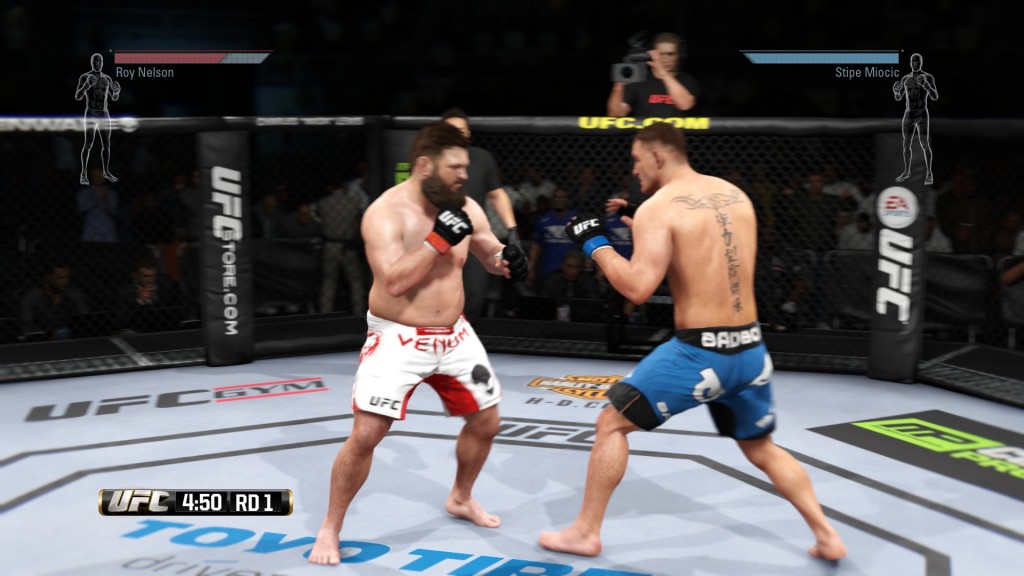
Task: Select Stipe Miocic's body damage figure
Action: (x=915, y=116)
